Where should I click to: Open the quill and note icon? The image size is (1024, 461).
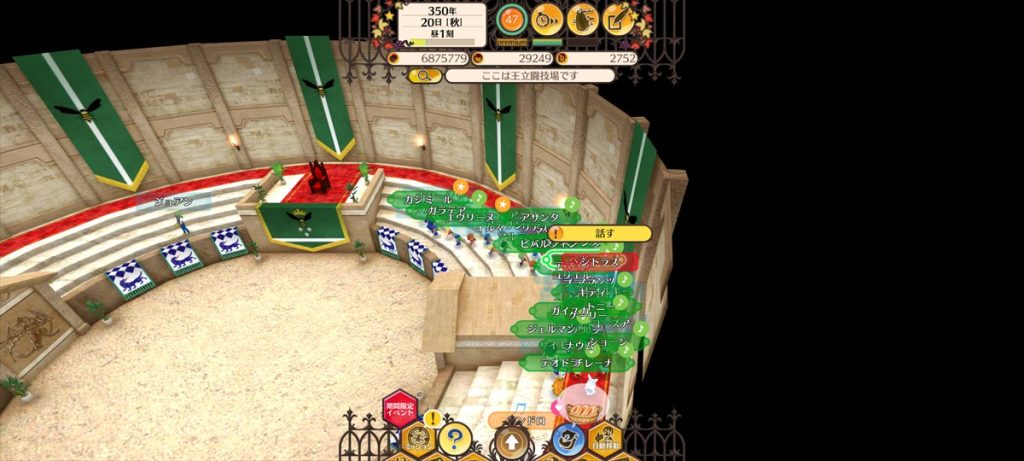coord(619,18)
